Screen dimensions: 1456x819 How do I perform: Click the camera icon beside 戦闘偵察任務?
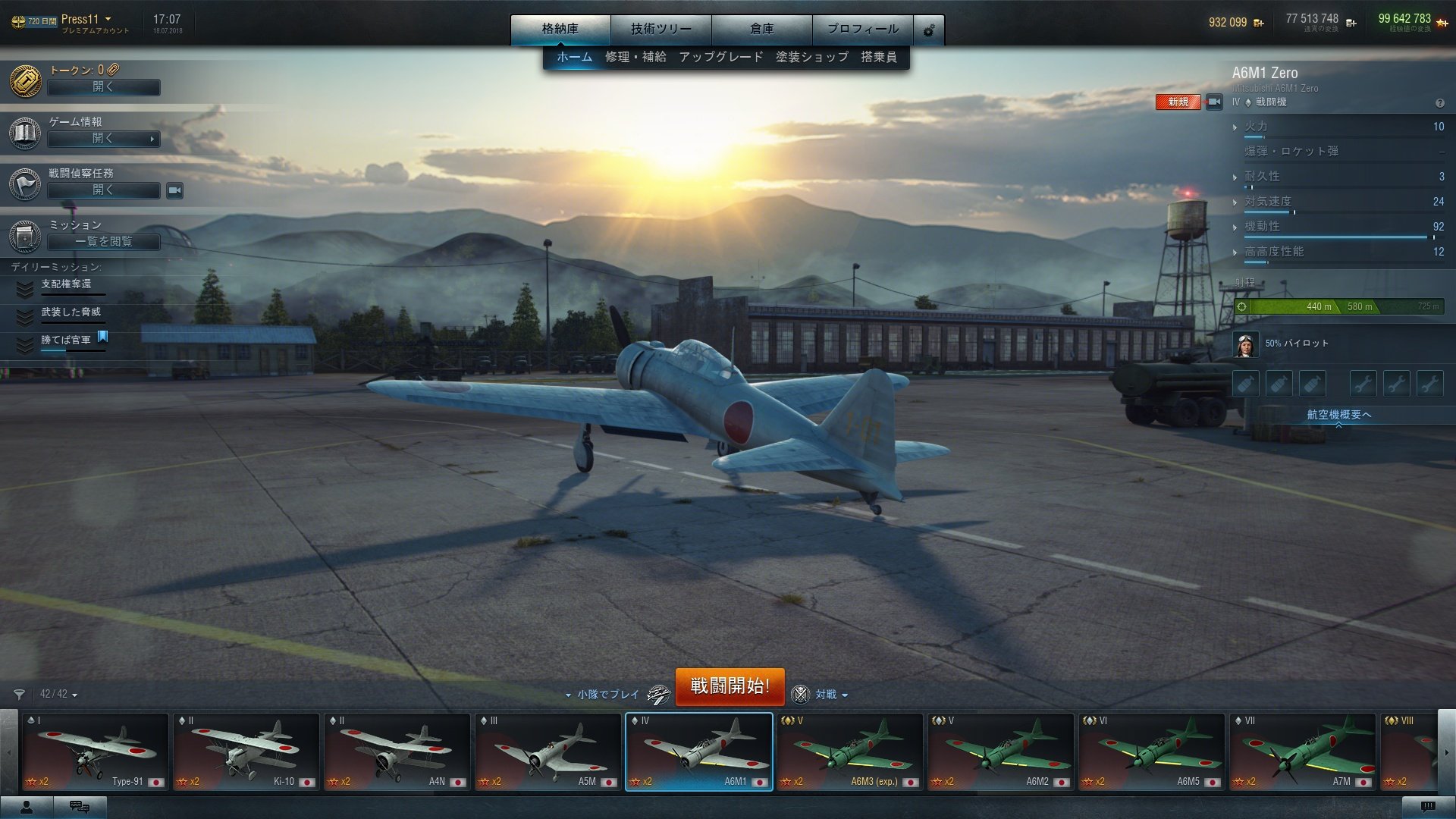[x=174, y=191]
